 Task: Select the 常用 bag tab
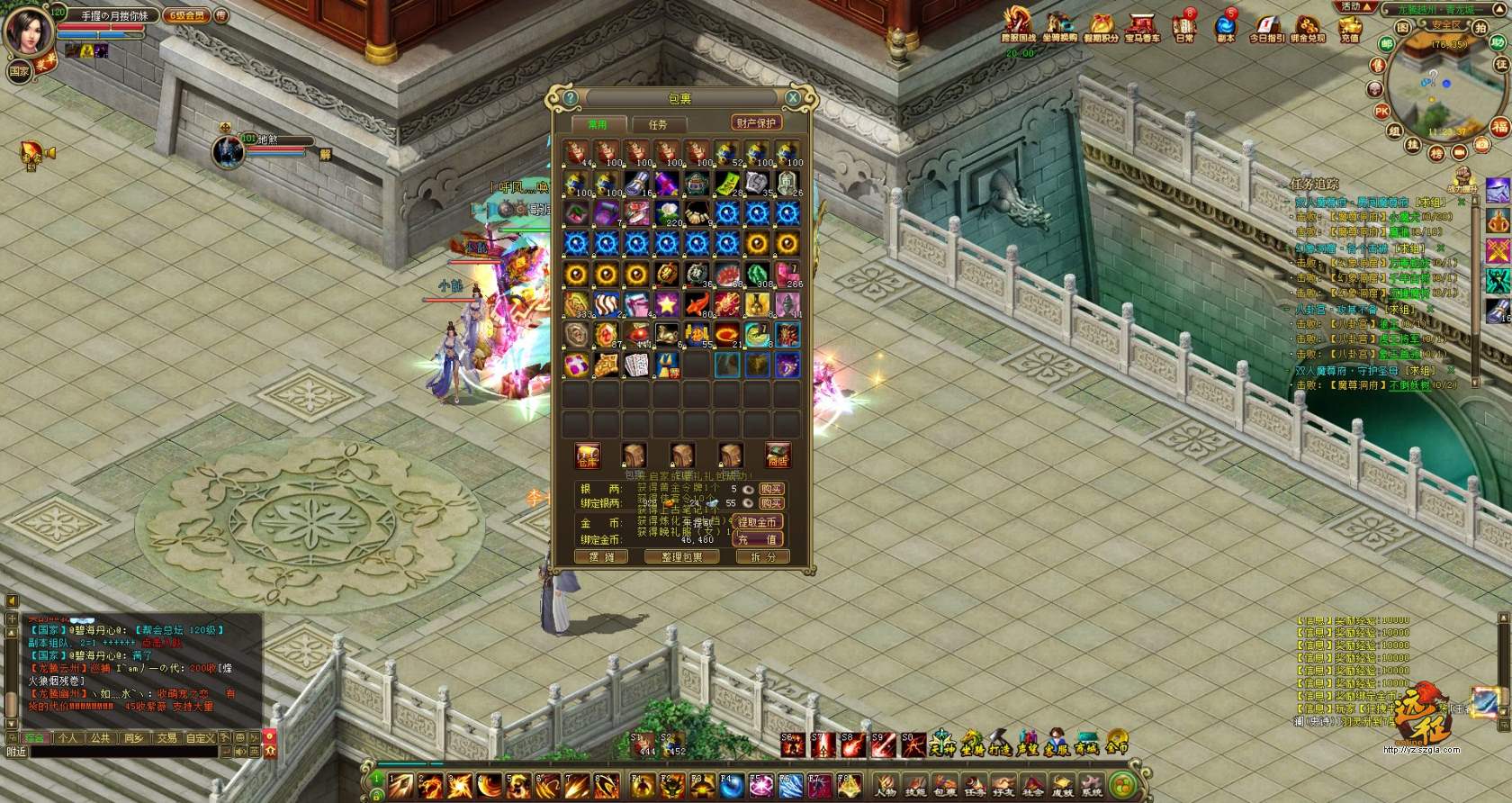tap(598, 124)
